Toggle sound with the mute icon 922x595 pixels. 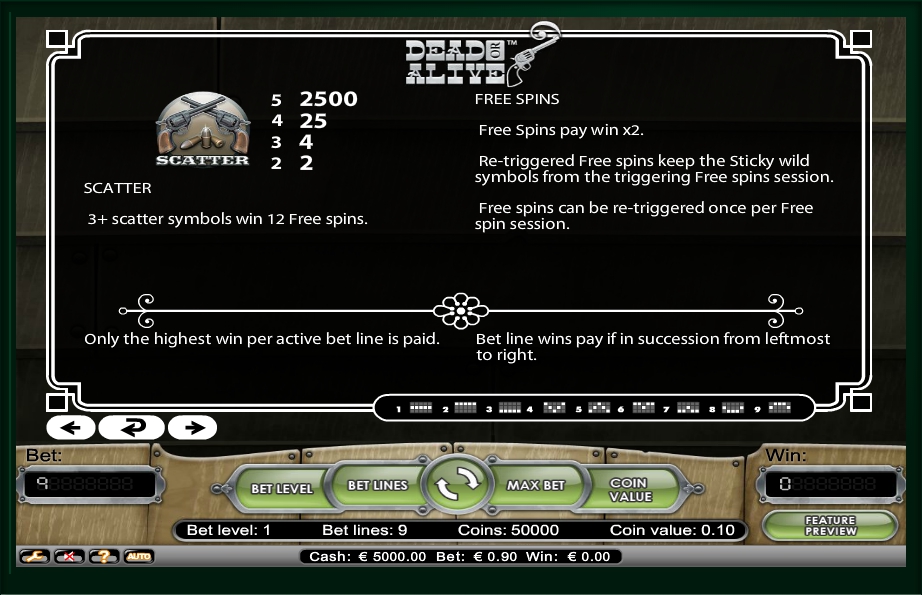pos(69,556)
